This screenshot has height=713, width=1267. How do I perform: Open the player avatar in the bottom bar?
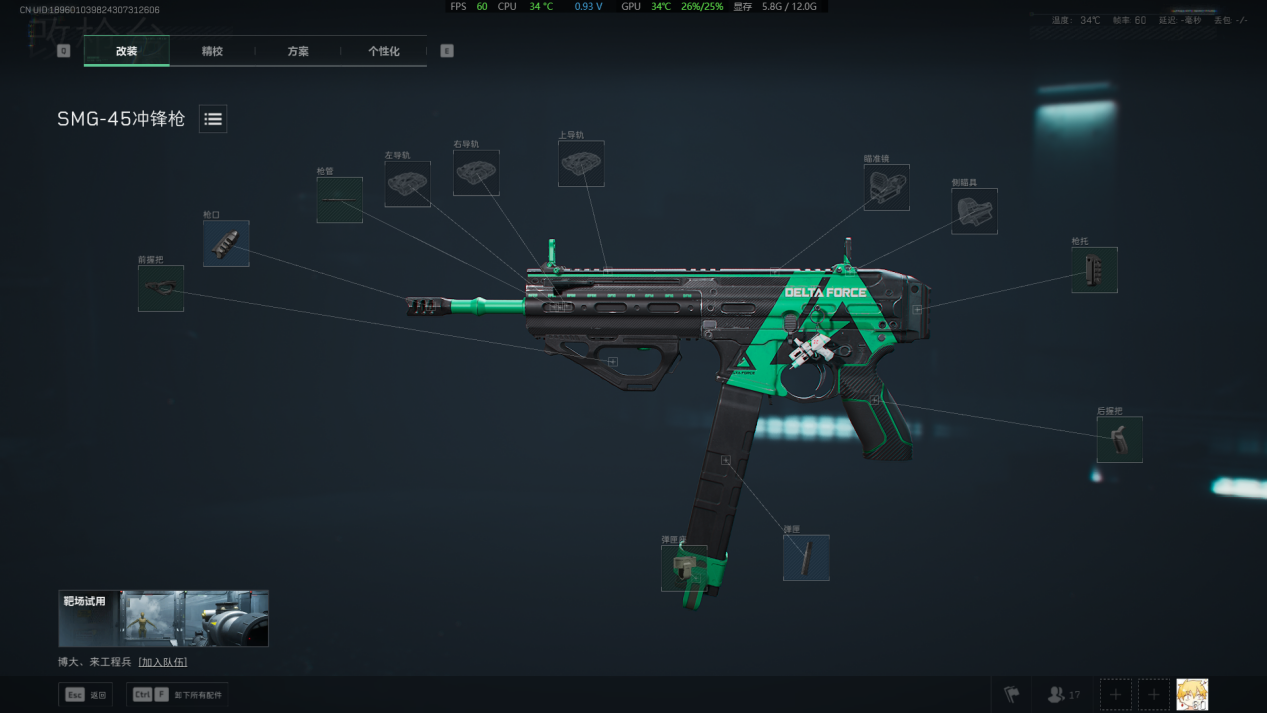point(1192,694)
